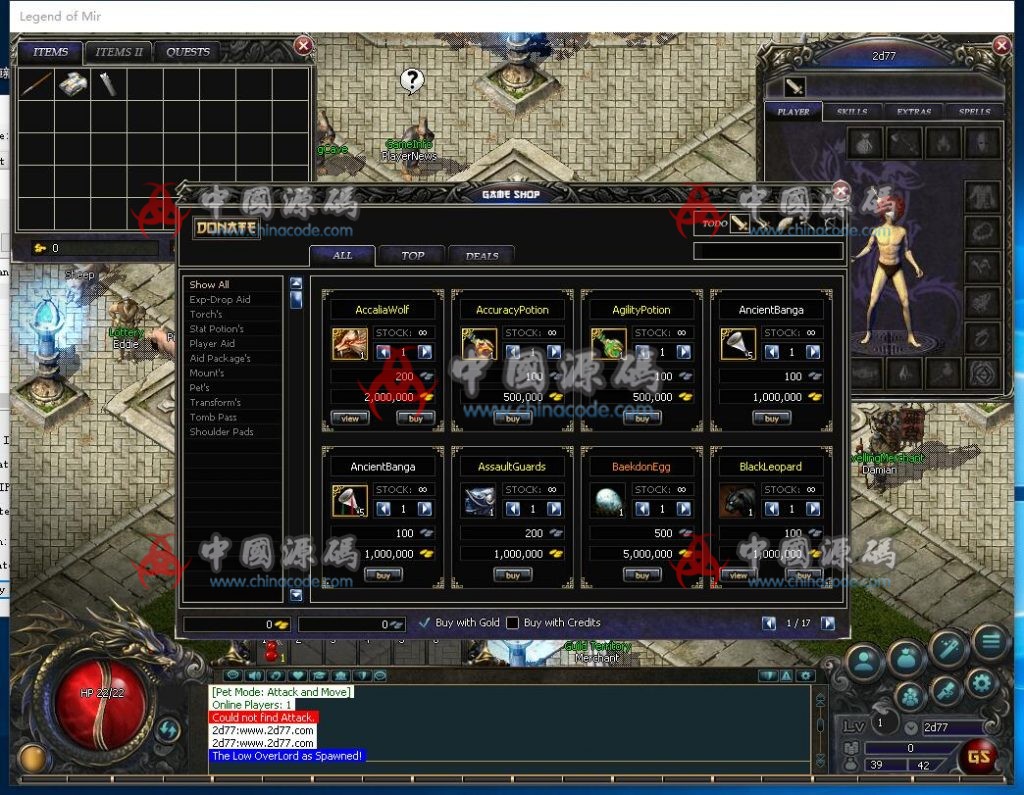The width and height of the screenshot is (1024, 795).
Task: Toggle the Buy with Gold checkbox
Action: click(425, 623)
